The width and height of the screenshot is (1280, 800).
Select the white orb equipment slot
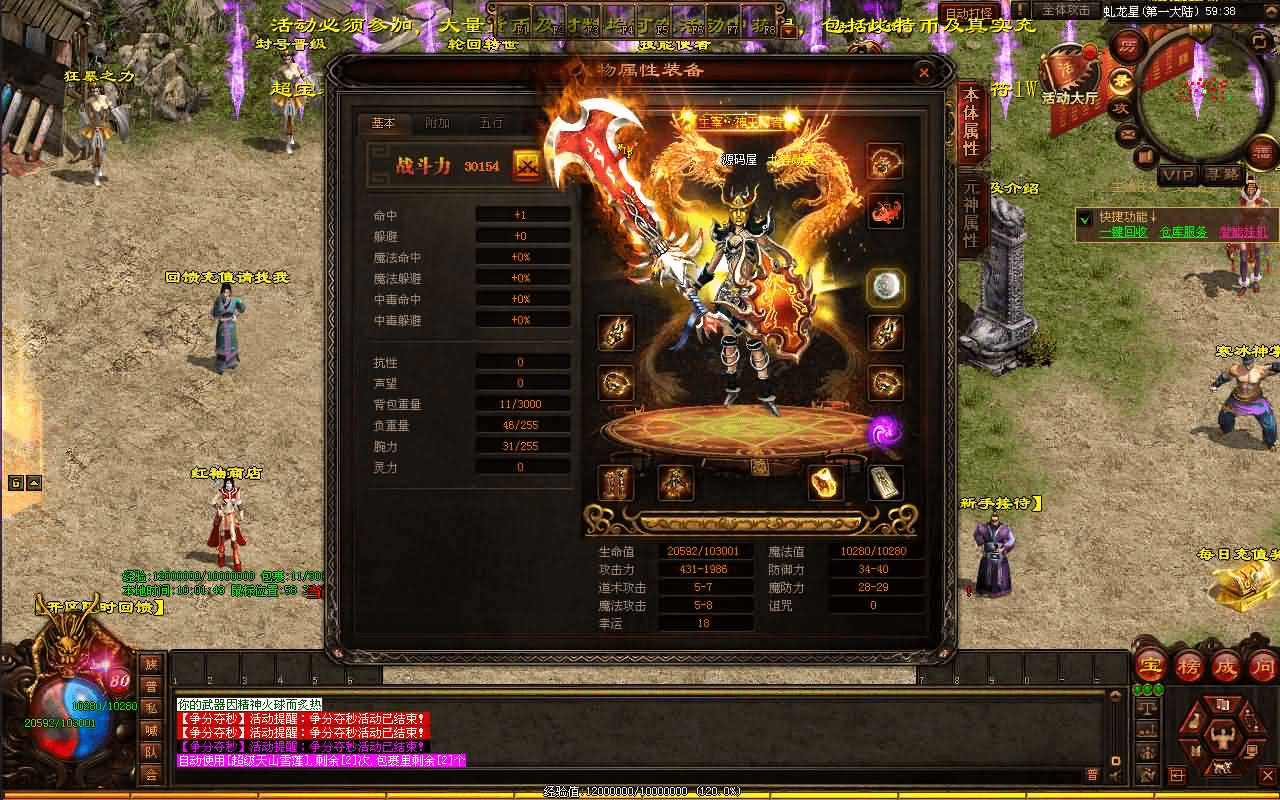pyautogui.click(x=885, y=287)
